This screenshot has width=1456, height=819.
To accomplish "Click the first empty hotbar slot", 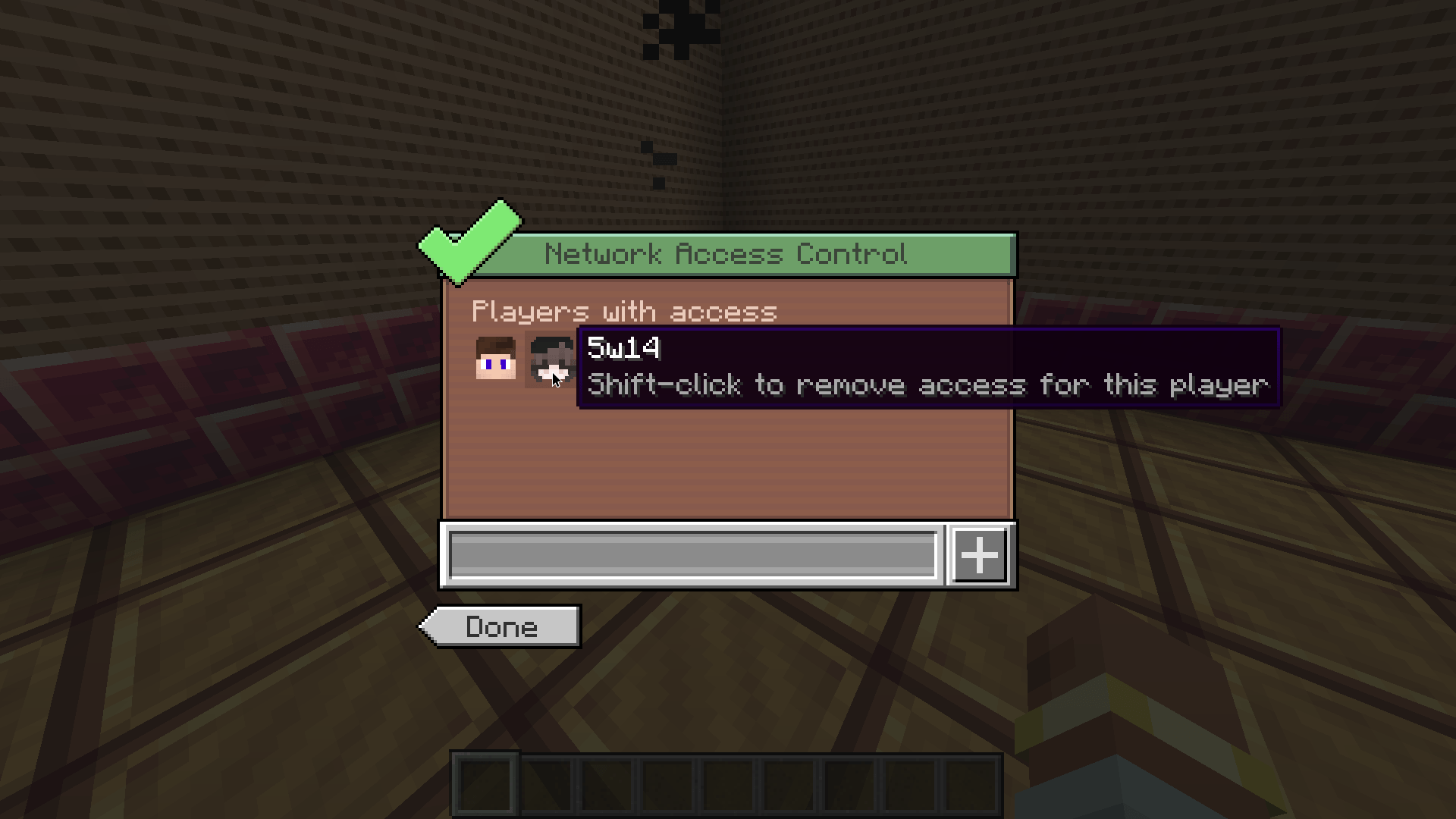I will click(x=485, y=785).
